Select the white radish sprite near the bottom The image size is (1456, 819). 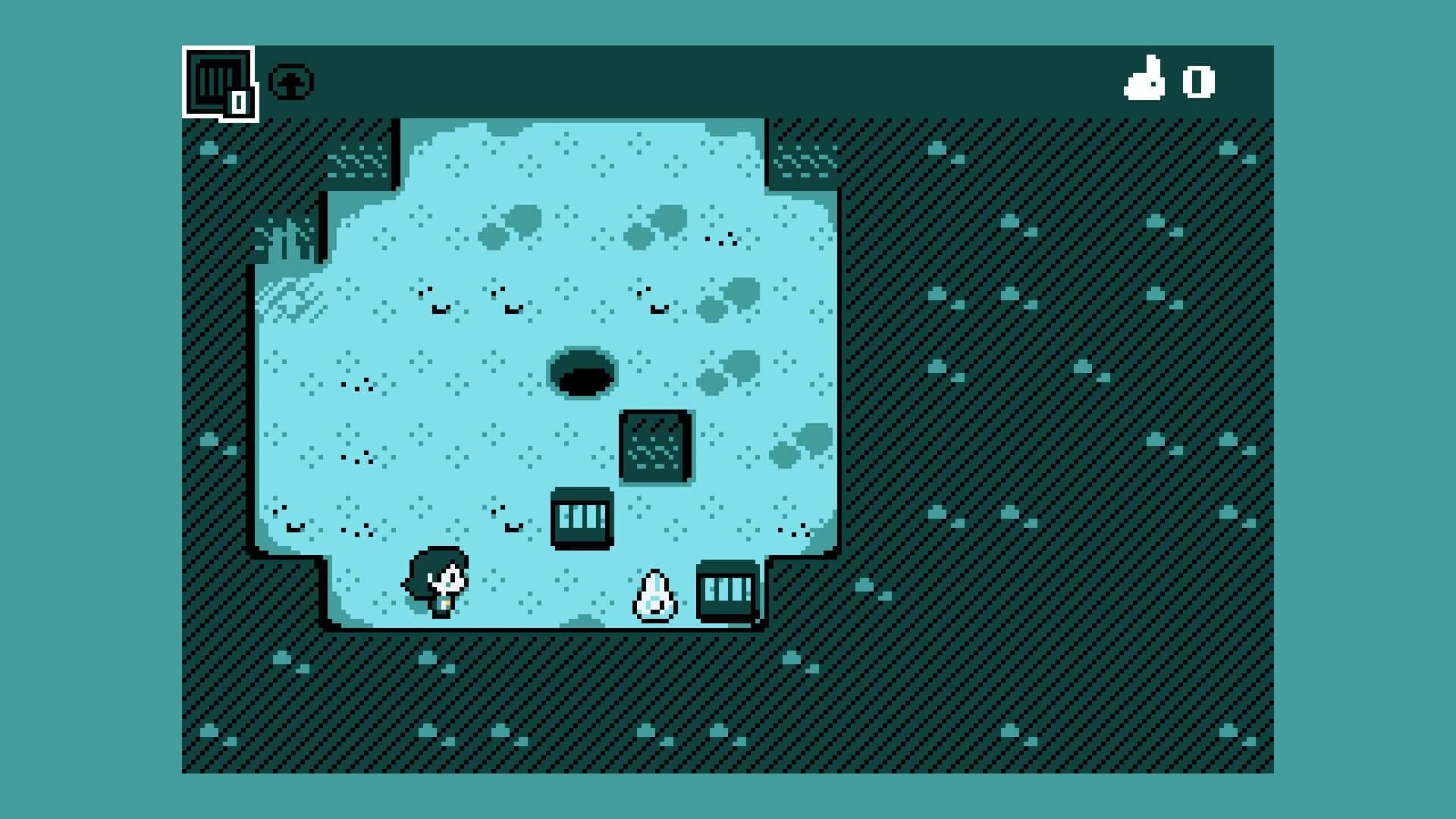pos(654,595)
